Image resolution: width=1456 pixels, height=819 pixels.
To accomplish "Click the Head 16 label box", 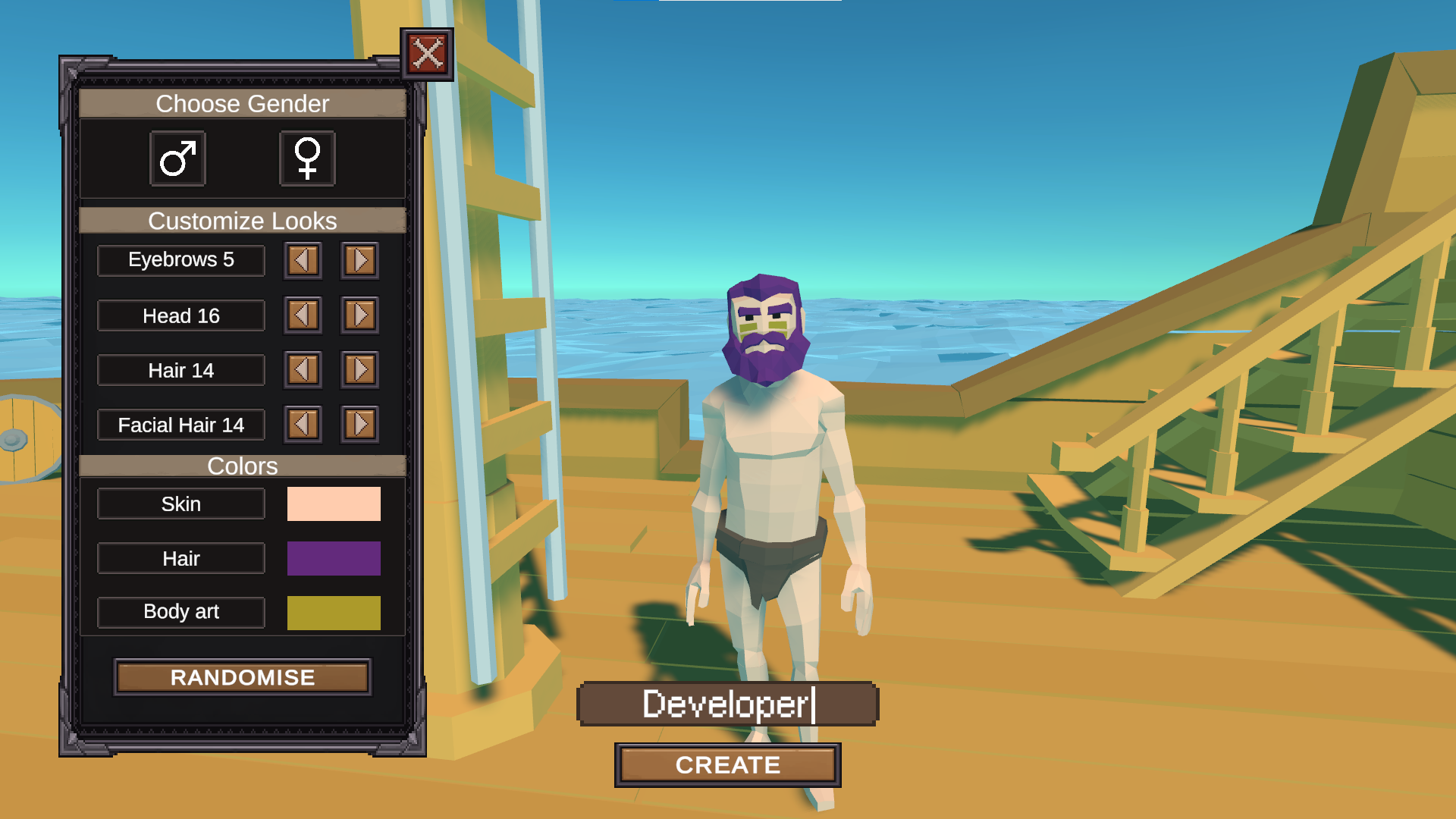I will click(180, 315).
